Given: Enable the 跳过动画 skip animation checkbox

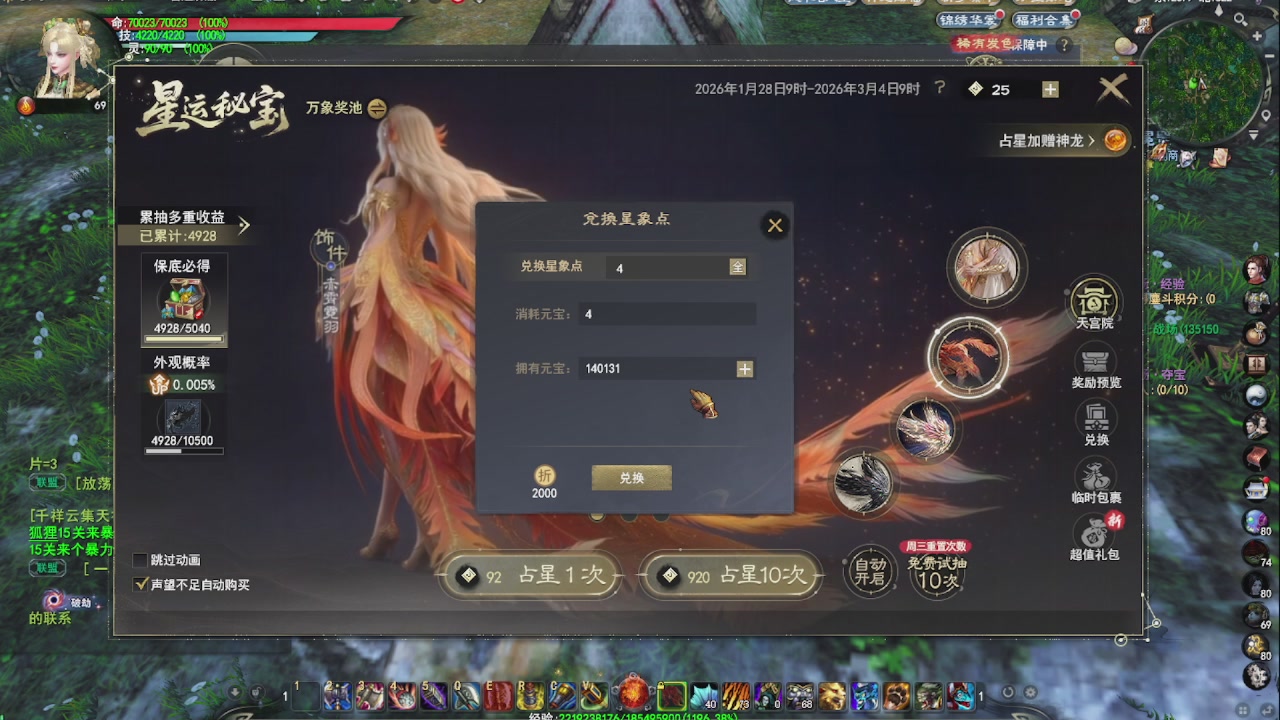Looking at the screenshot, I should (x=142, y=561).
